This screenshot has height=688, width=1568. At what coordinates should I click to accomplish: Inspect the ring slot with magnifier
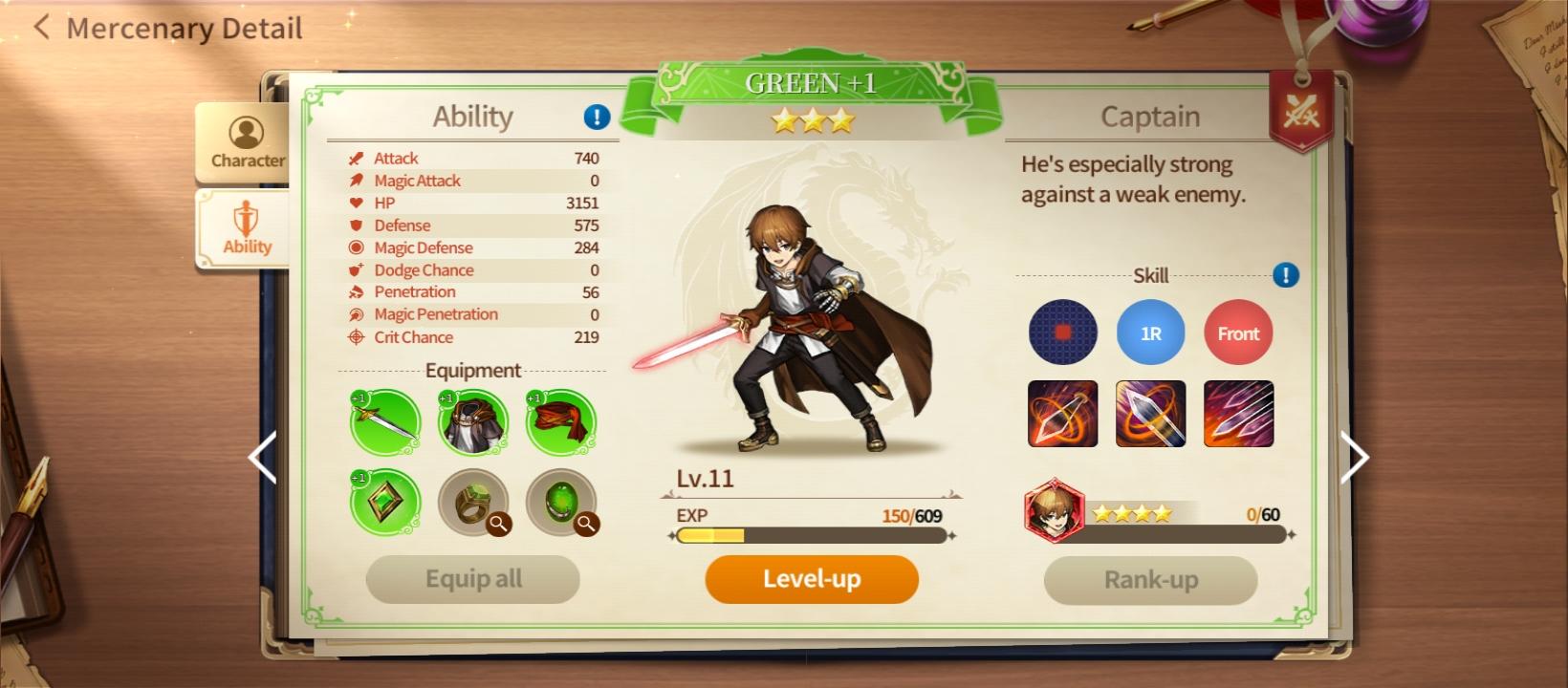coord(499,525)
